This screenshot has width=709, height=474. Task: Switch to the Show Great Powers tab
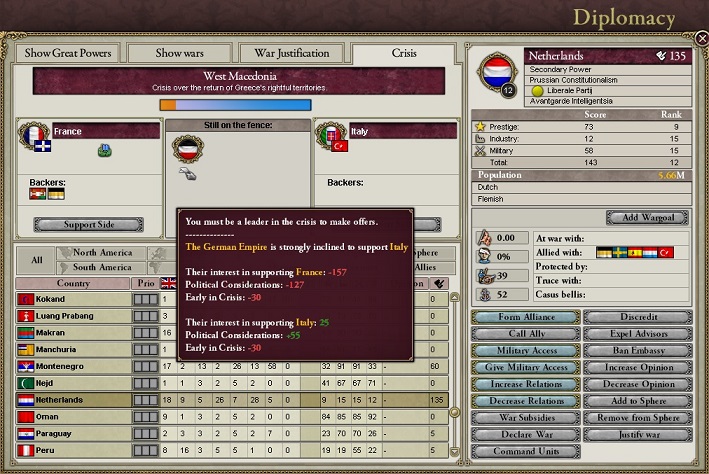[x=68, y=53]
